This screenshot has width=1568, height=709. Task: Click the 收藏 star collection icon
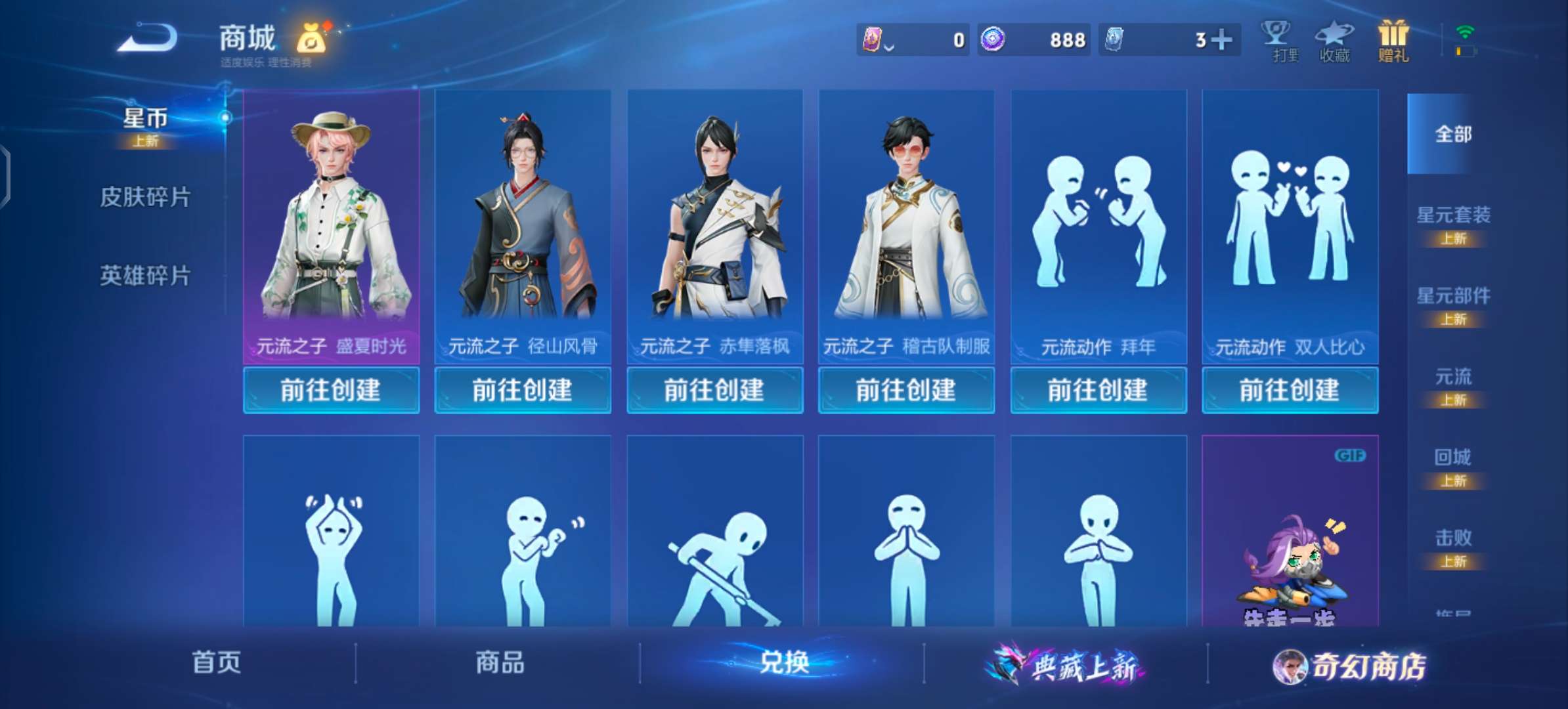(1334, 39)
